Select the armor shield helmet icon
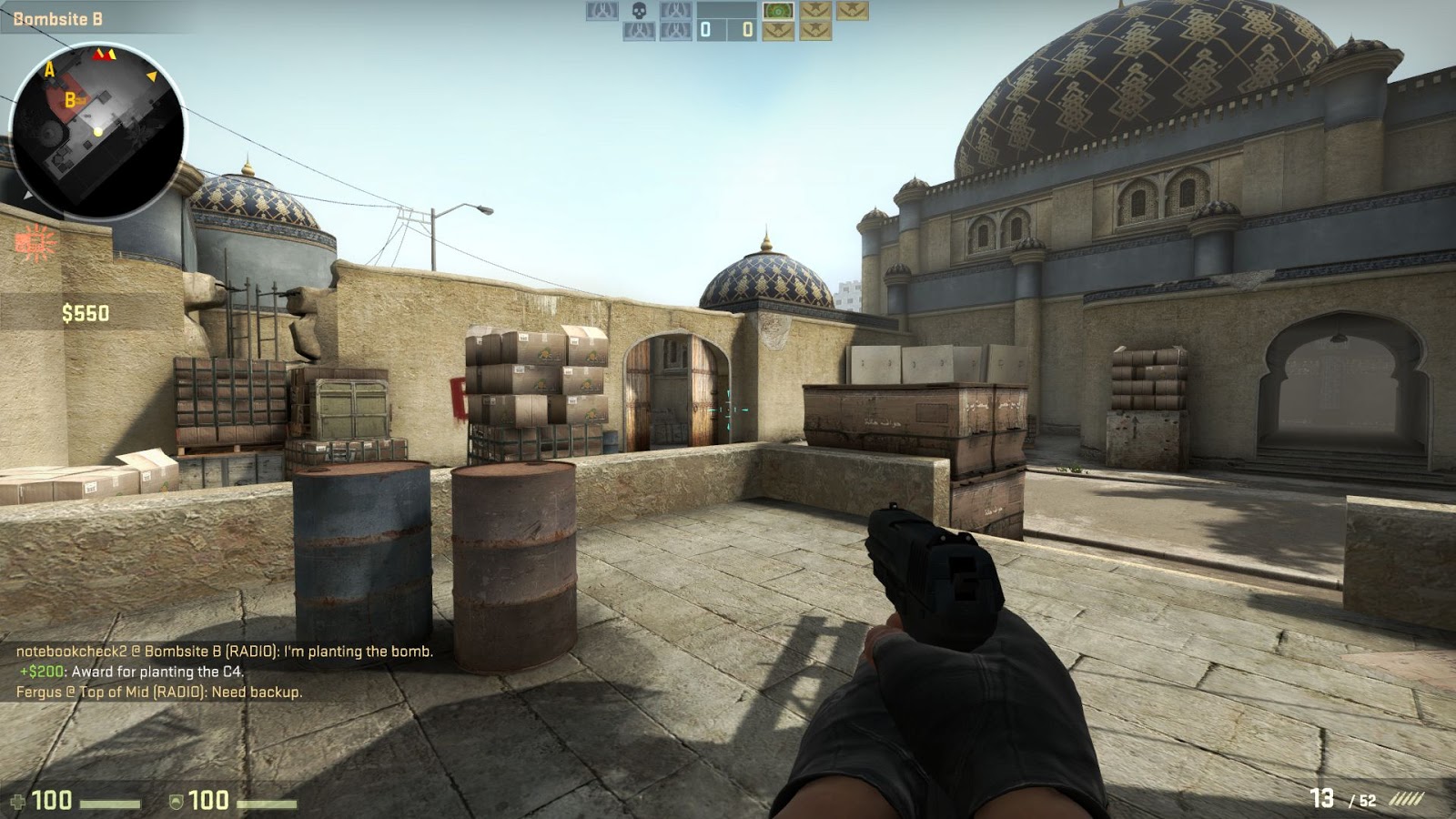Image resolution: width=1456 pixels, height=819 pixels. pyautogui.click(x=175, y=802)
